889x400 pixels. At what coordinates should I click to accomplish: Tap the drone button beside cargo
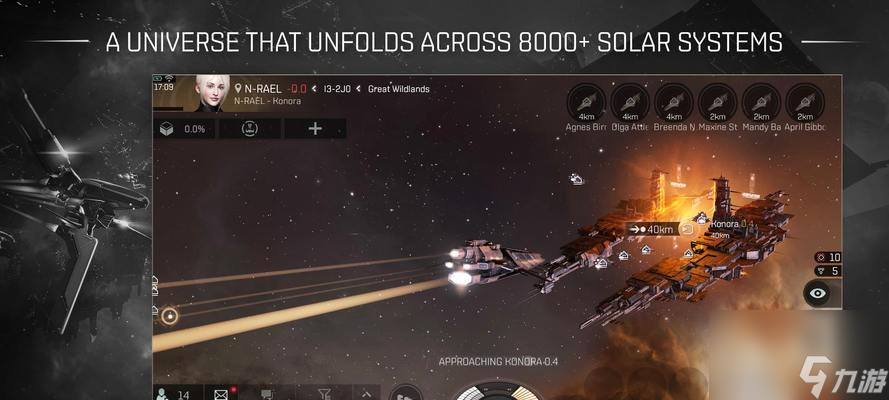249,129
